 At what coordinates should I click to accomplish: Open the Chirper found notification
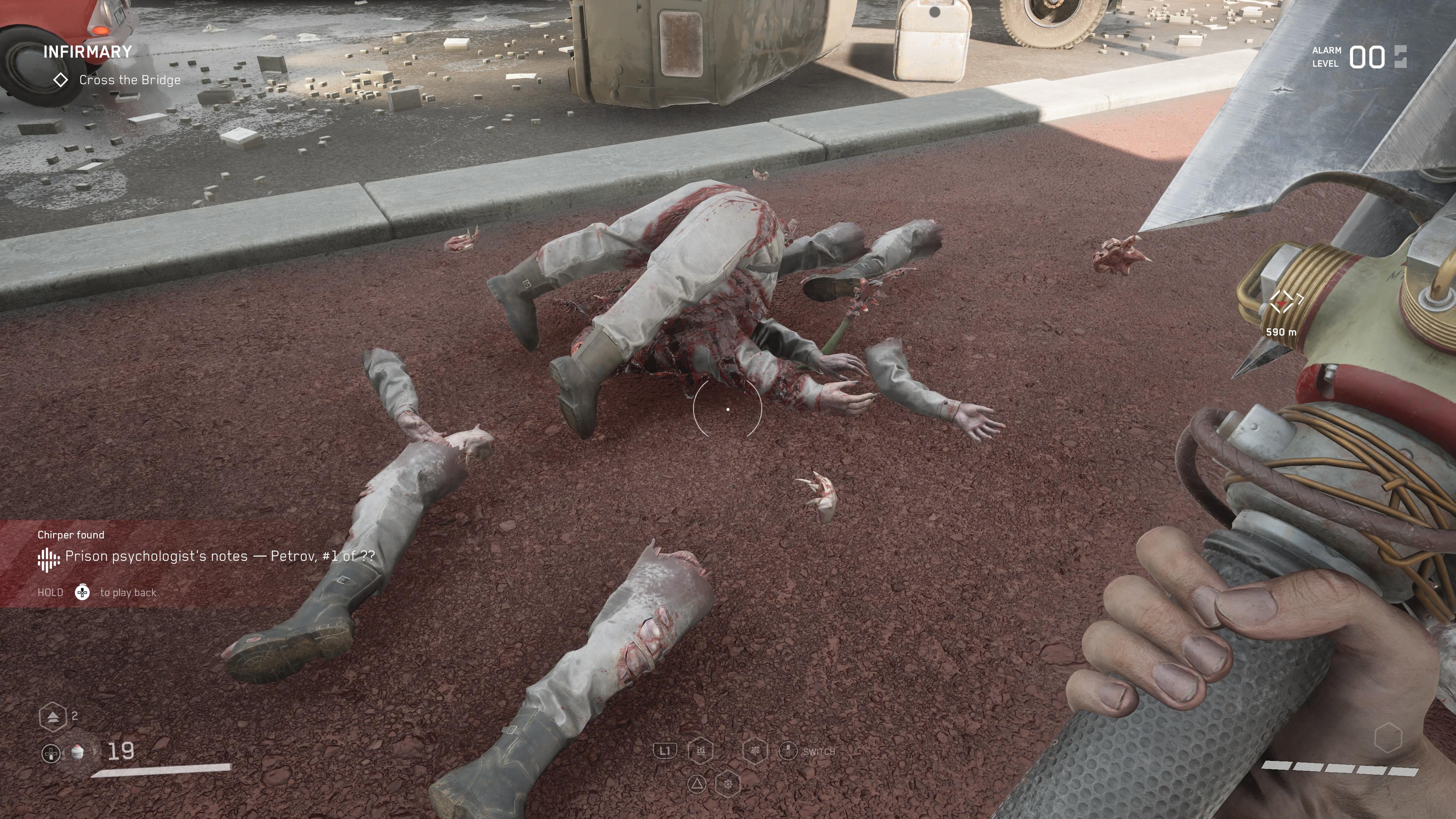[206, 556]
